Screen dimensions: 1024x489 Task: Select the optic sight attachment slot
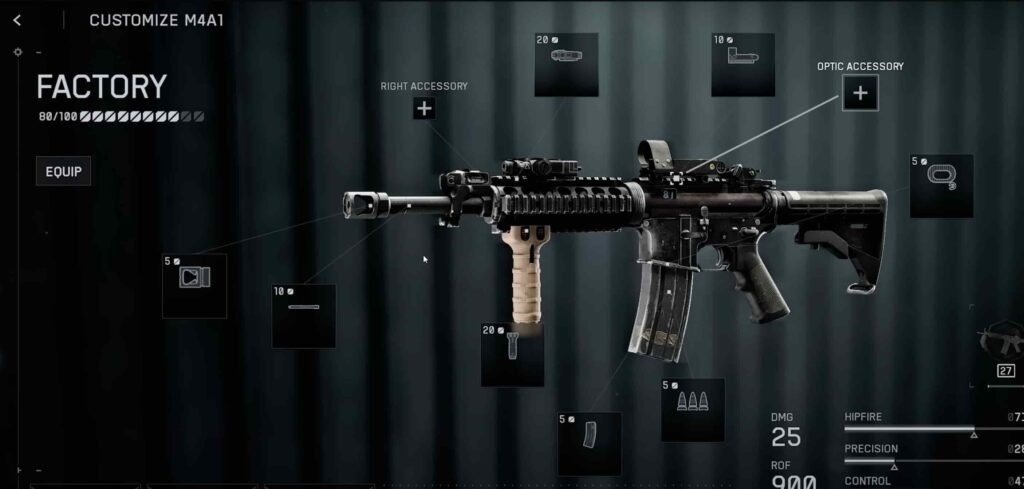point(743,65)
